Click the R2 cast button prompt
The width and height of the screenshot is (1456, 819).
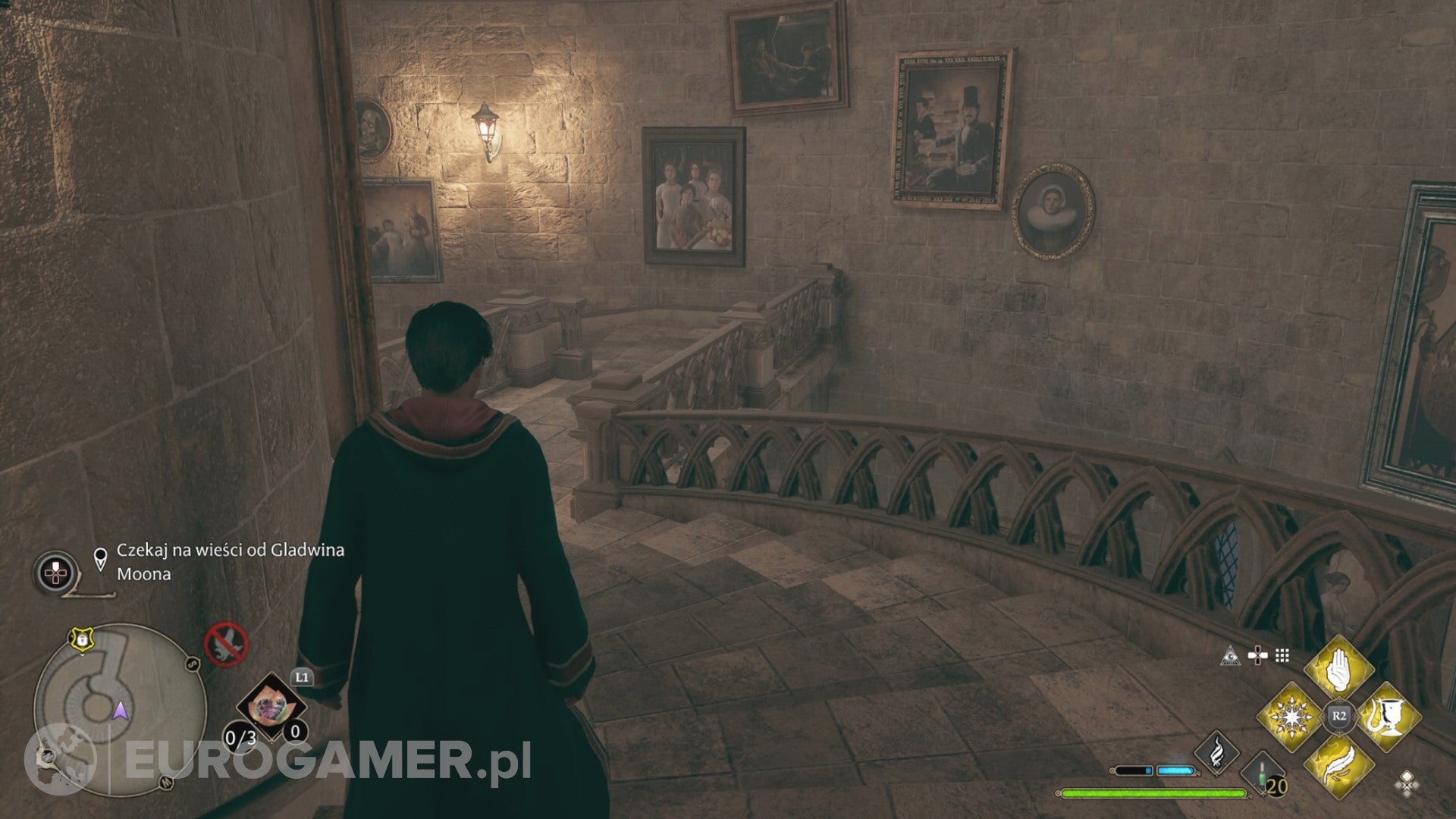pyautogui.click(x=1338, y=715)
